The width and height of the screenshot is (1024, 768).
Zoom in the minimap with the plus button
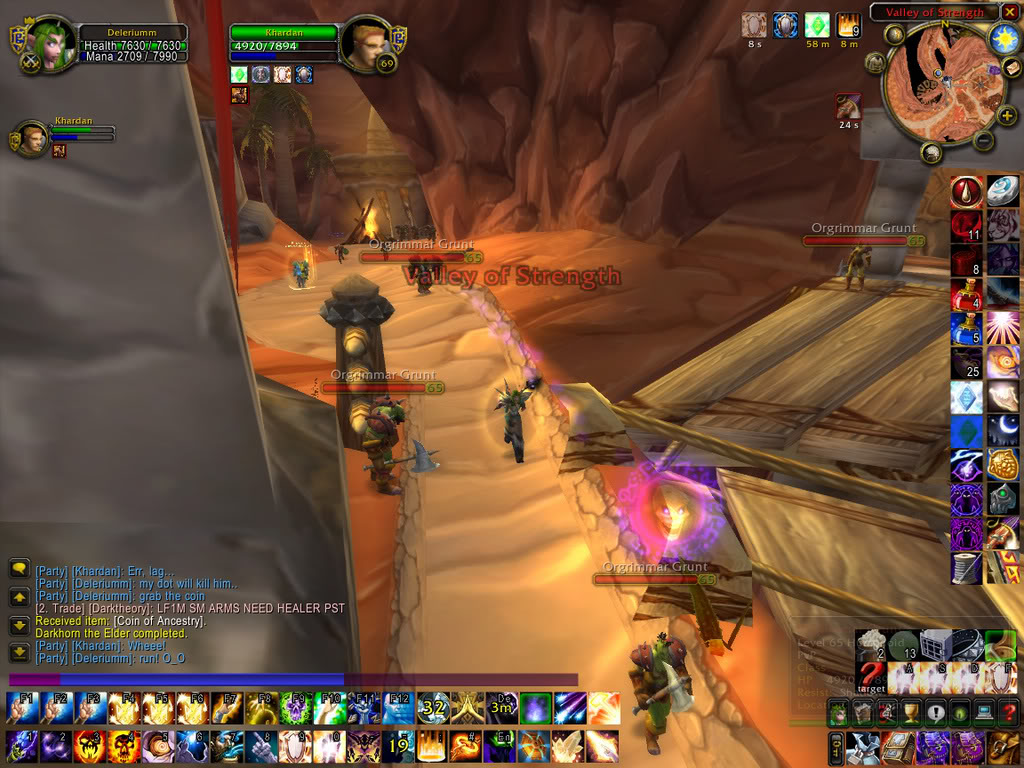click(x=1006, y=115)
